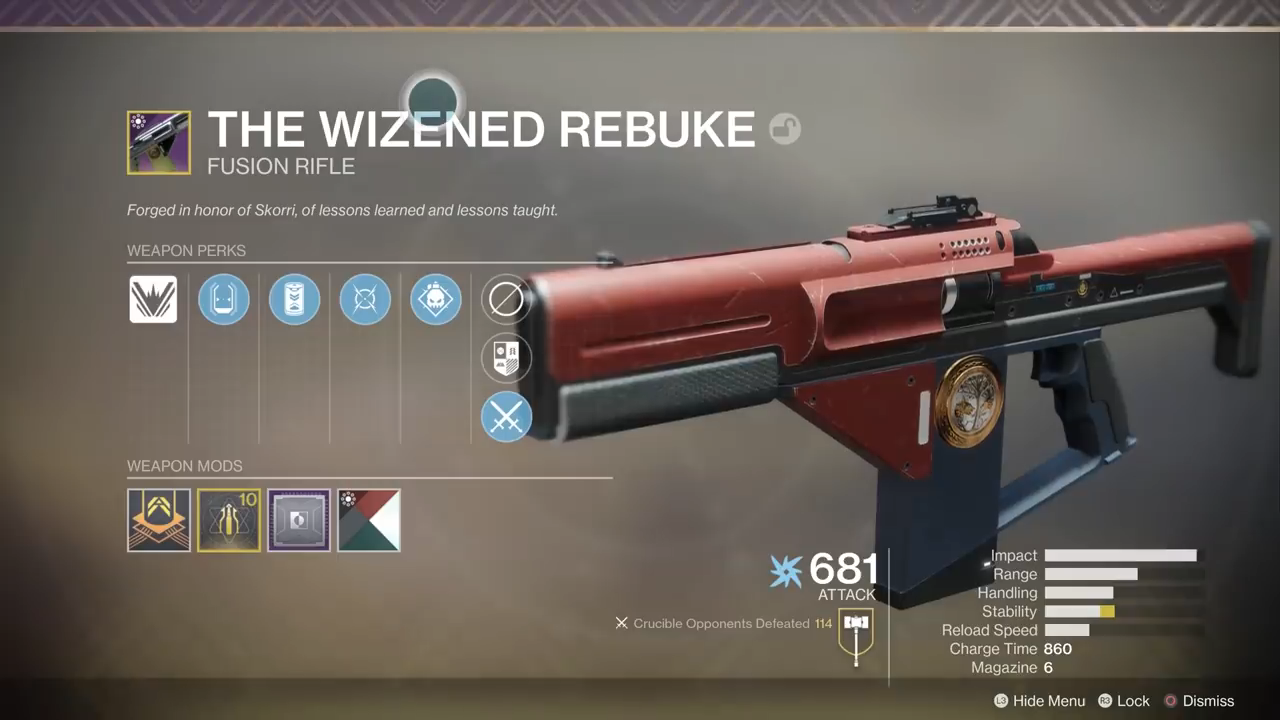1280x720 pixels.
Task: Select the skull diamond trait perk
Action: tap(436, 299)
